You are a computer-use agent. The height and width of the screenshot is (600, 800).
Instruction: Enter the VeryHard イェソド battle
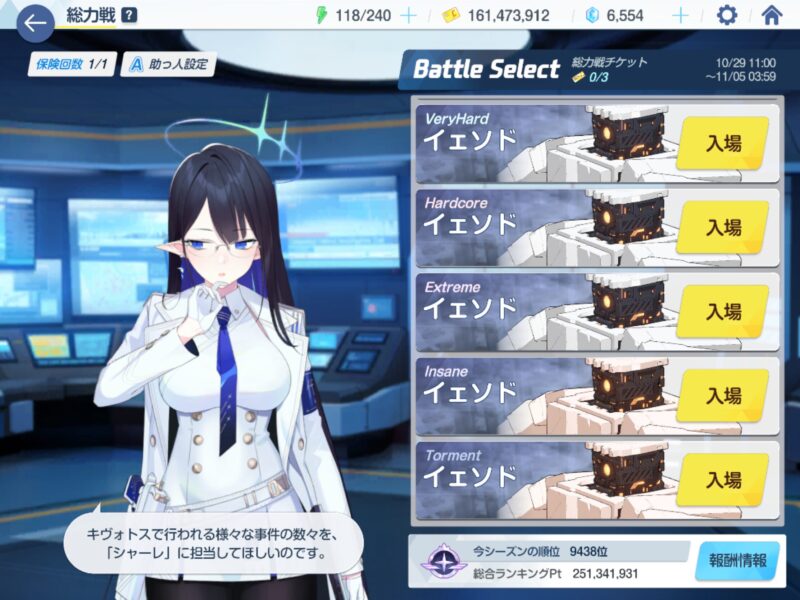722,144
